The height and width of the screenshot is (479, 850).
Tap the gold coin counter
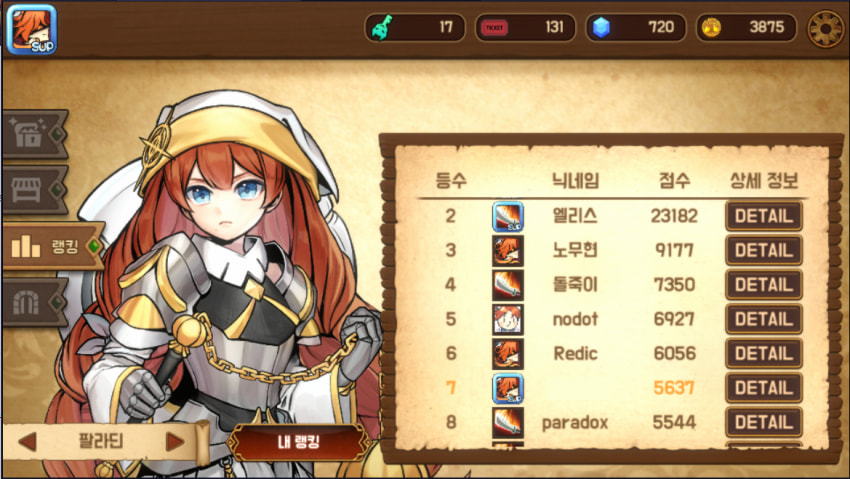point(746,28)
